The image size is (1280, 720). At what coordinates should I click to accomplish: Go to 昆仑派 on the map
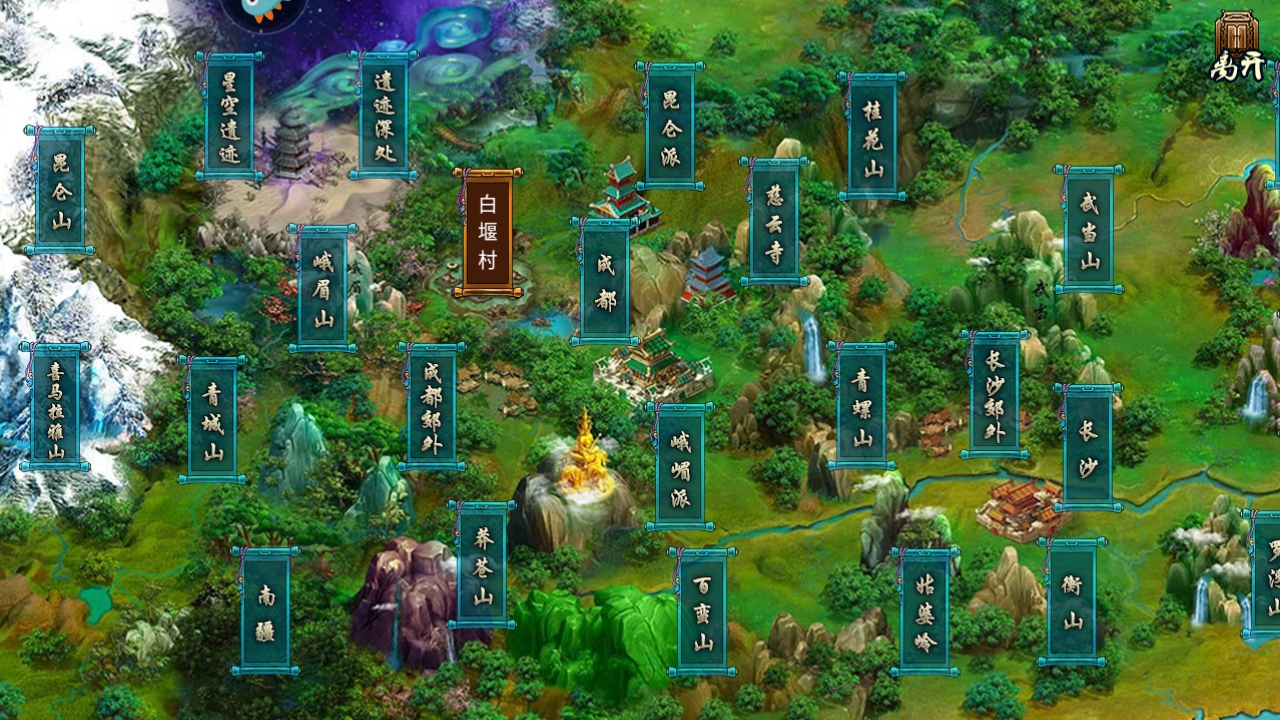(x=669, y=125)
